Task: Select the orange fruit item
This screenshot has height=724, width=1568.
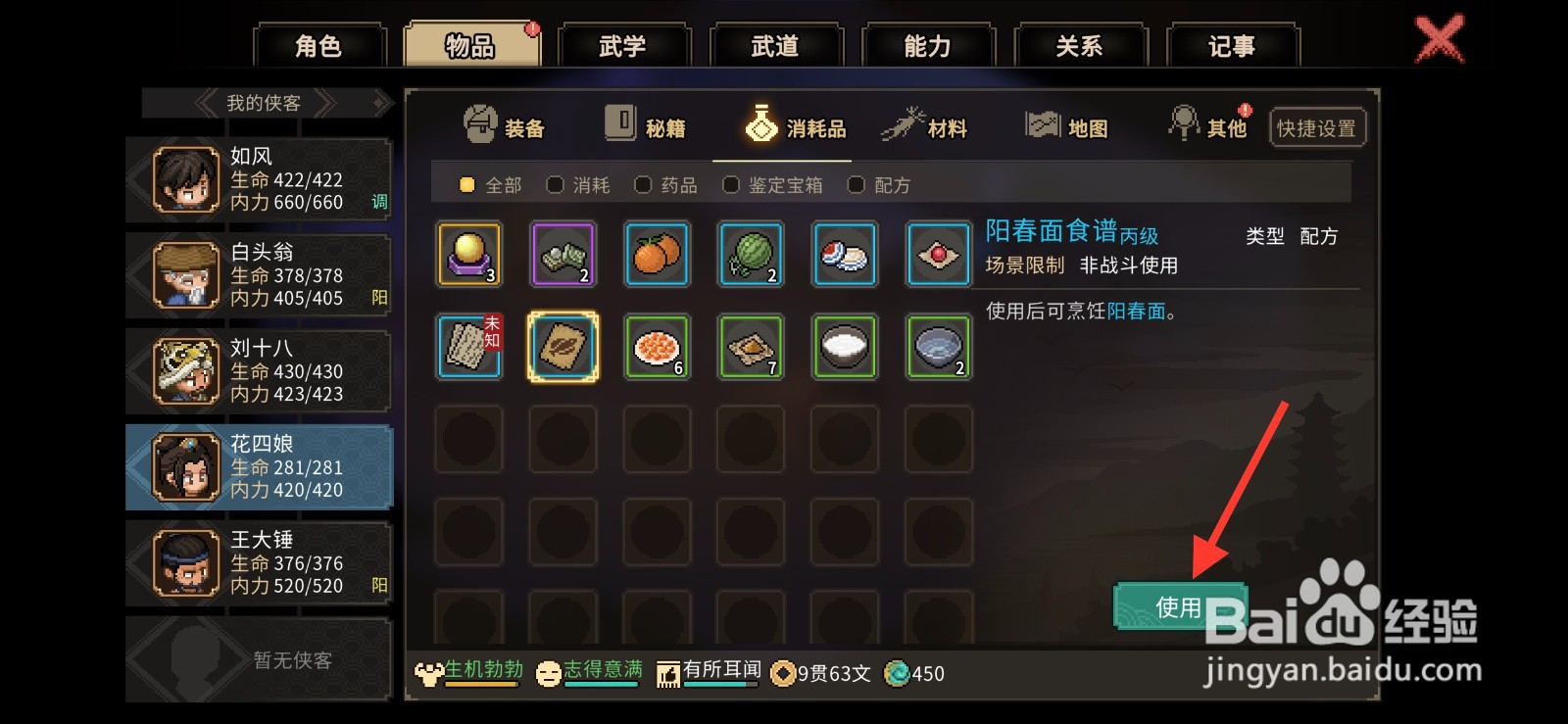Action: click(x=657, y=255)
